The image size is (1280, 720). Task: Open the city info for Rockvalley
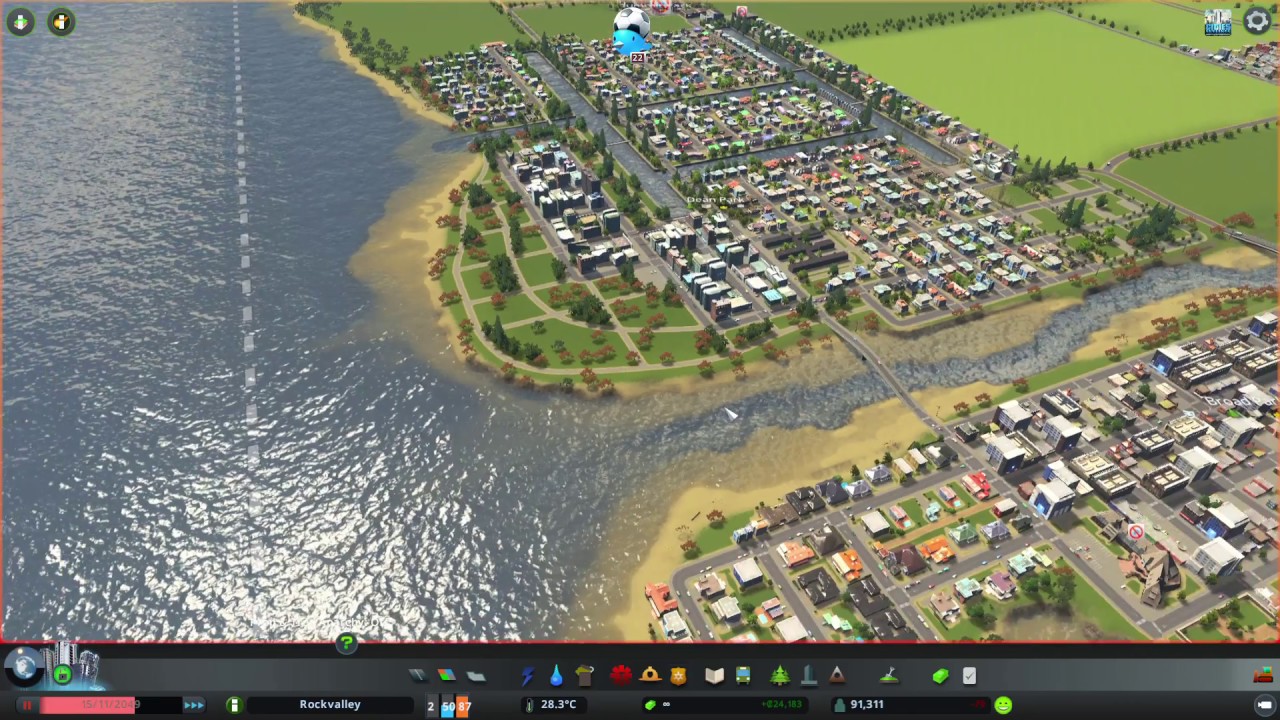pos(329,705)
